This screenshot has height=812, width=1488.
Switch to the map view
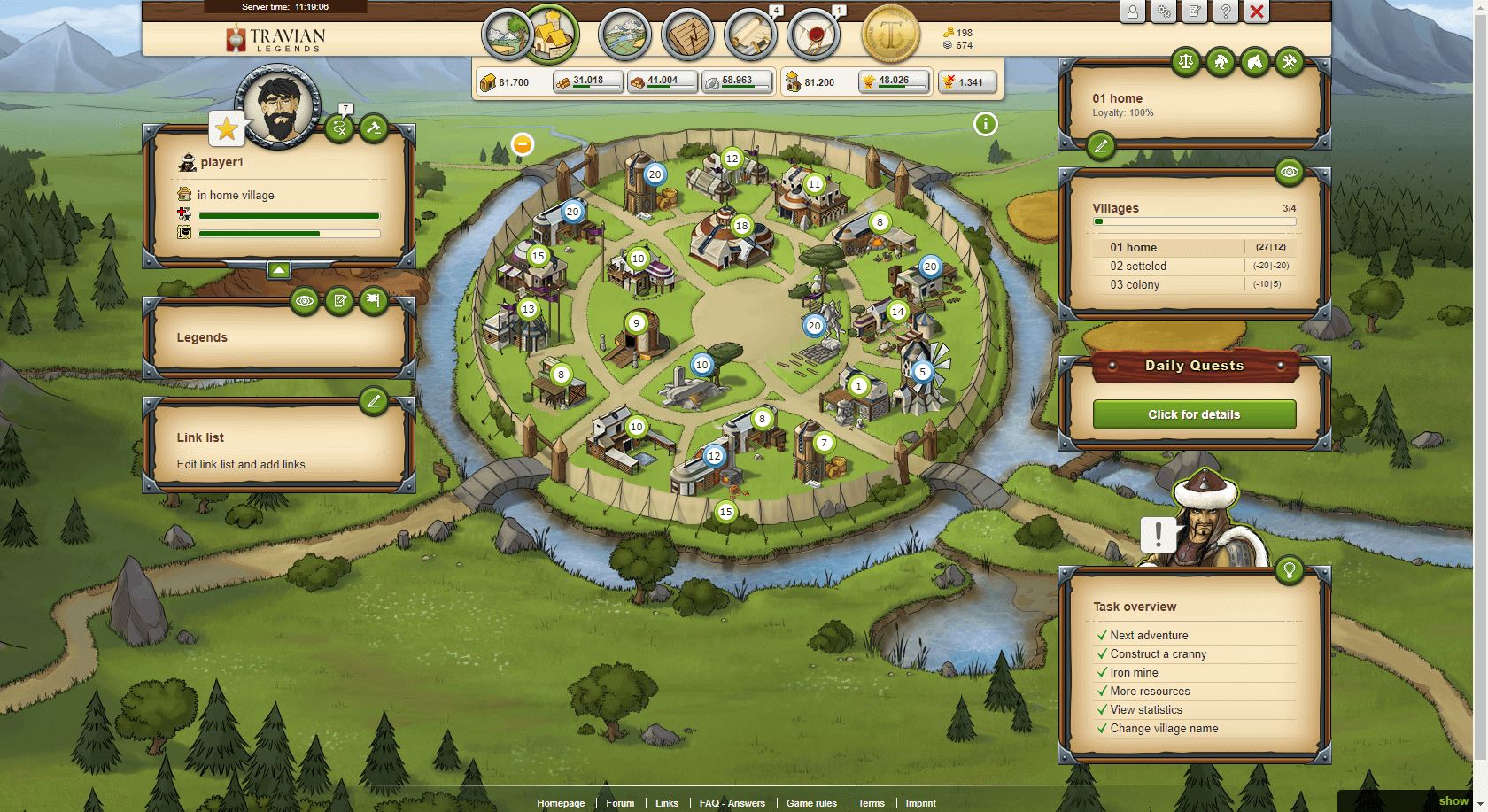624,35
